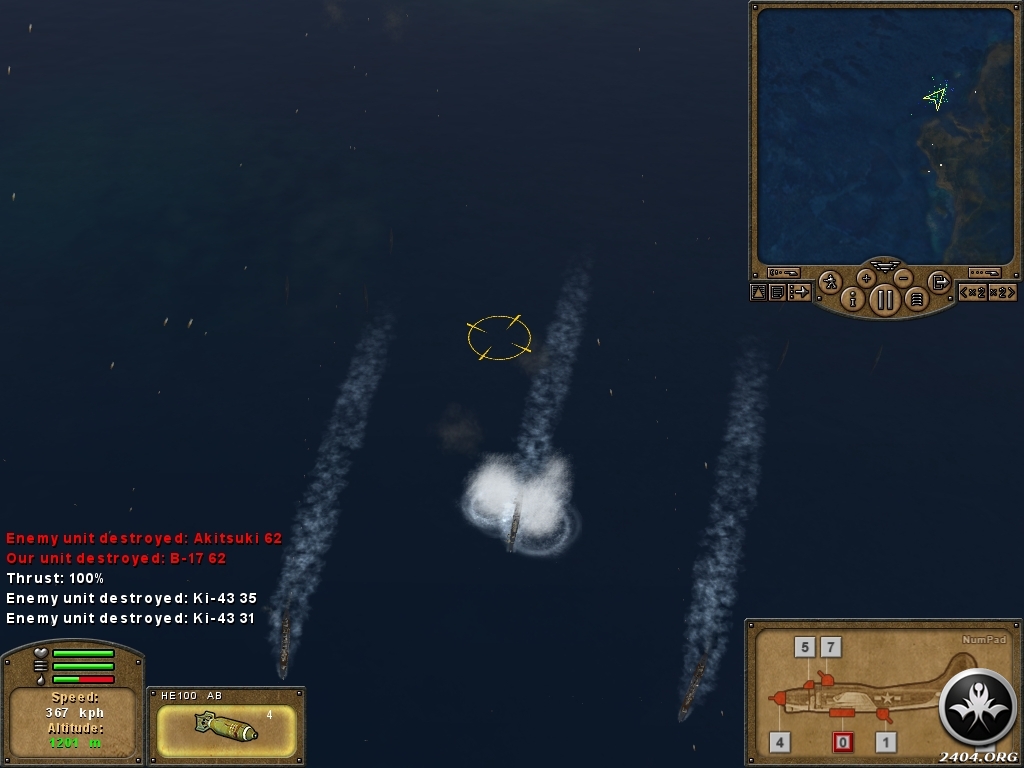The width and height of the screenshot is (1024, 768).
Task: Click the triangle icon button below the minimap
Action: pyautogui.click(x=758, y=292)
